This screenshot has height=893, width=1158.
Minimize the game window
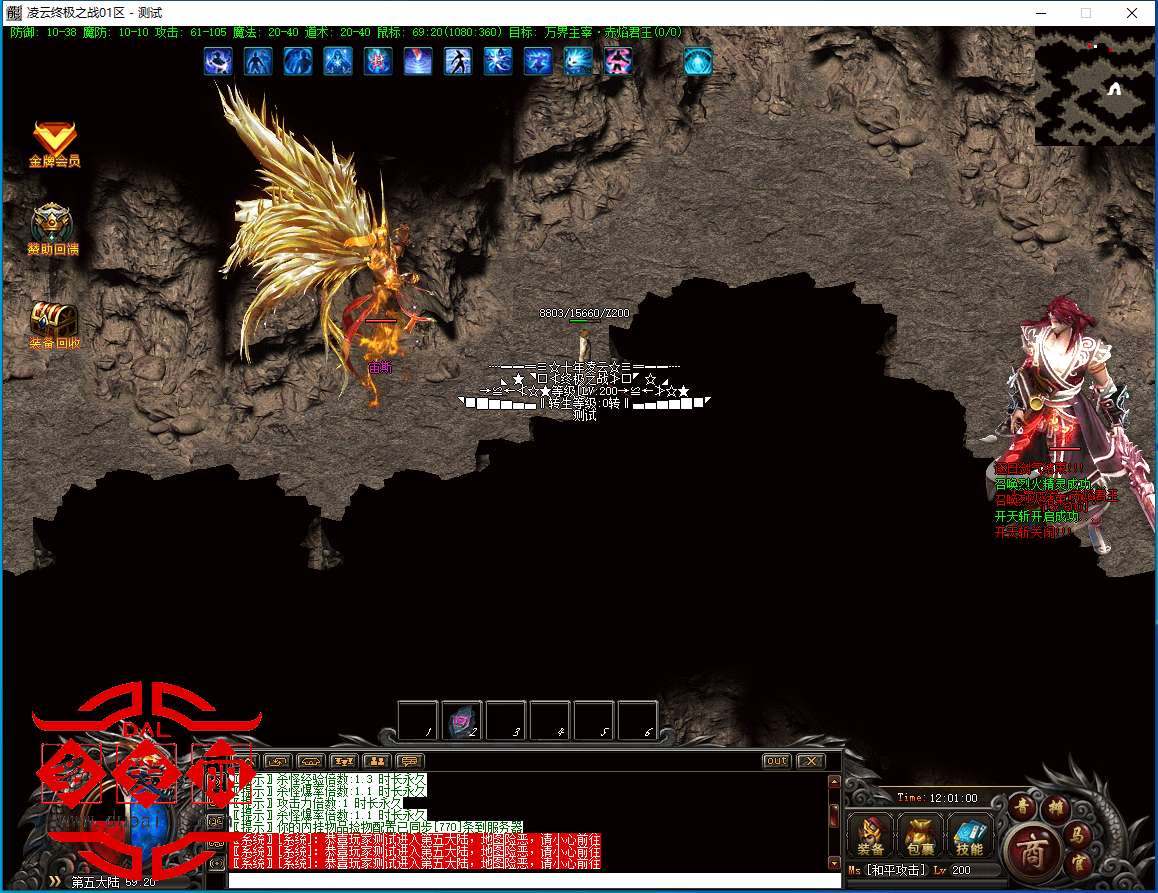[1041, 13]
